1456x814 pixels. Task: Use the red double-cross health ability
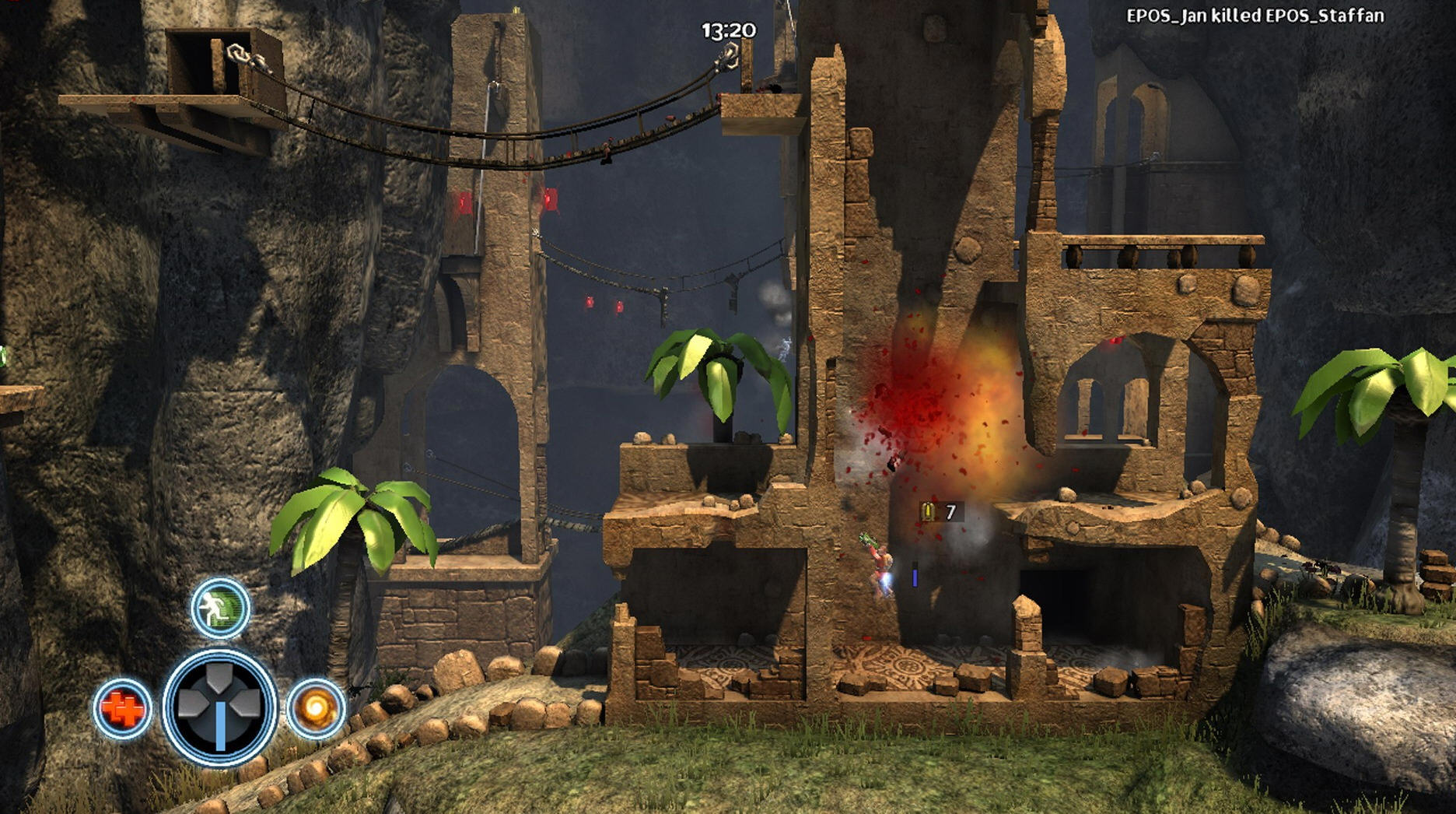click(x=123, y=708)
